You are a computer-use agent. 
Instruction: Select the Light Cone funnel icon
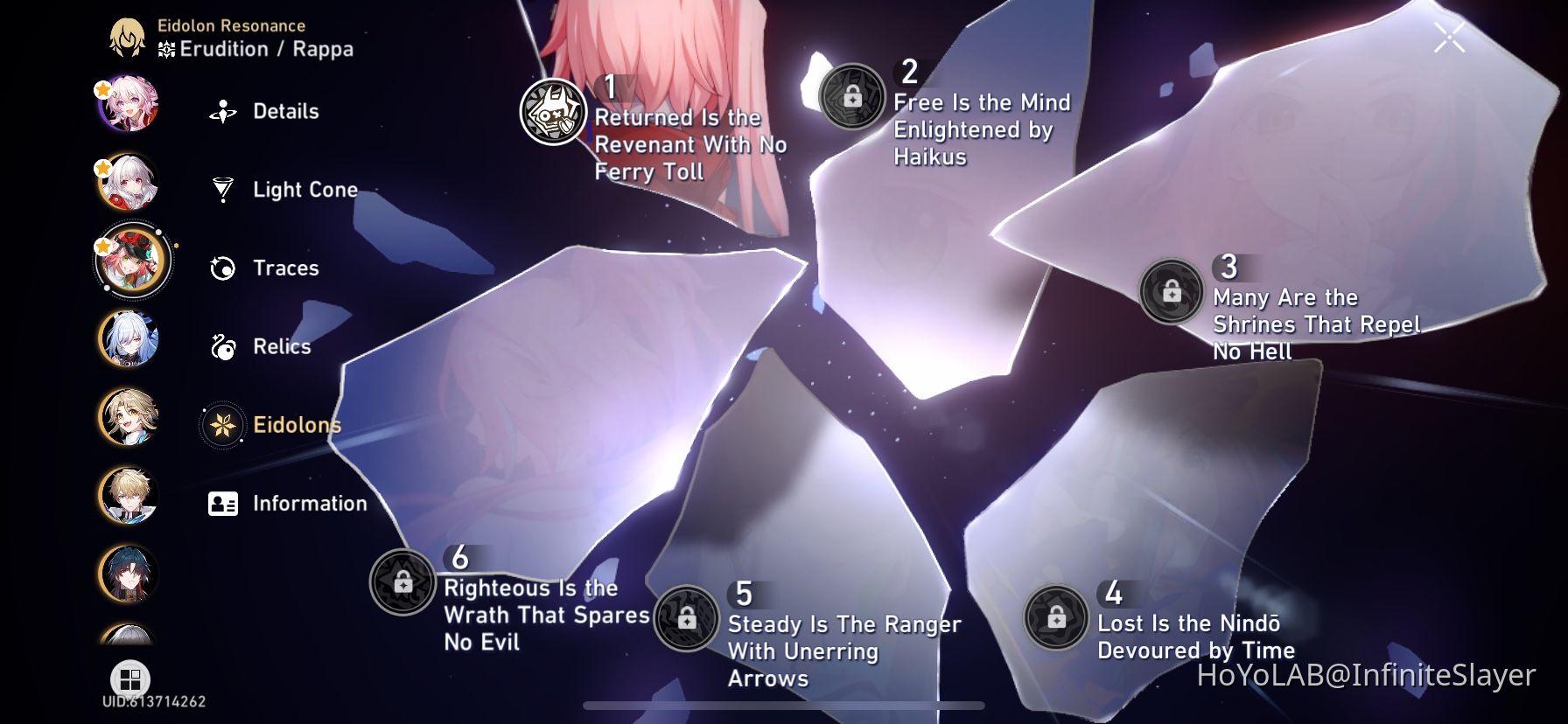pyautogui.click(x=224, y=189)
